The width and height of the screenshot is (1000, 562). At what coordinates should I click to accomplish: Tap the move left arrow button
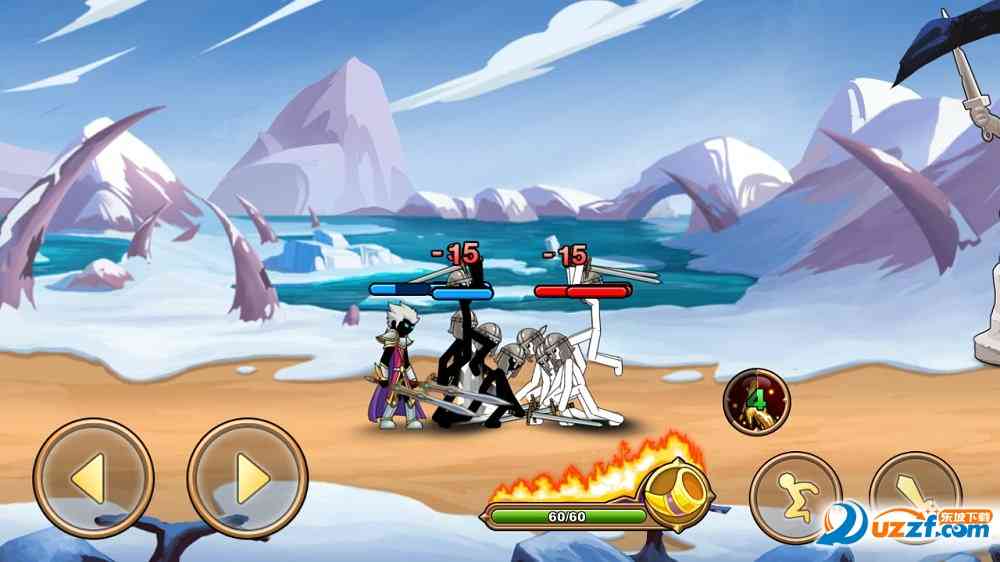[x=92, y=478]
